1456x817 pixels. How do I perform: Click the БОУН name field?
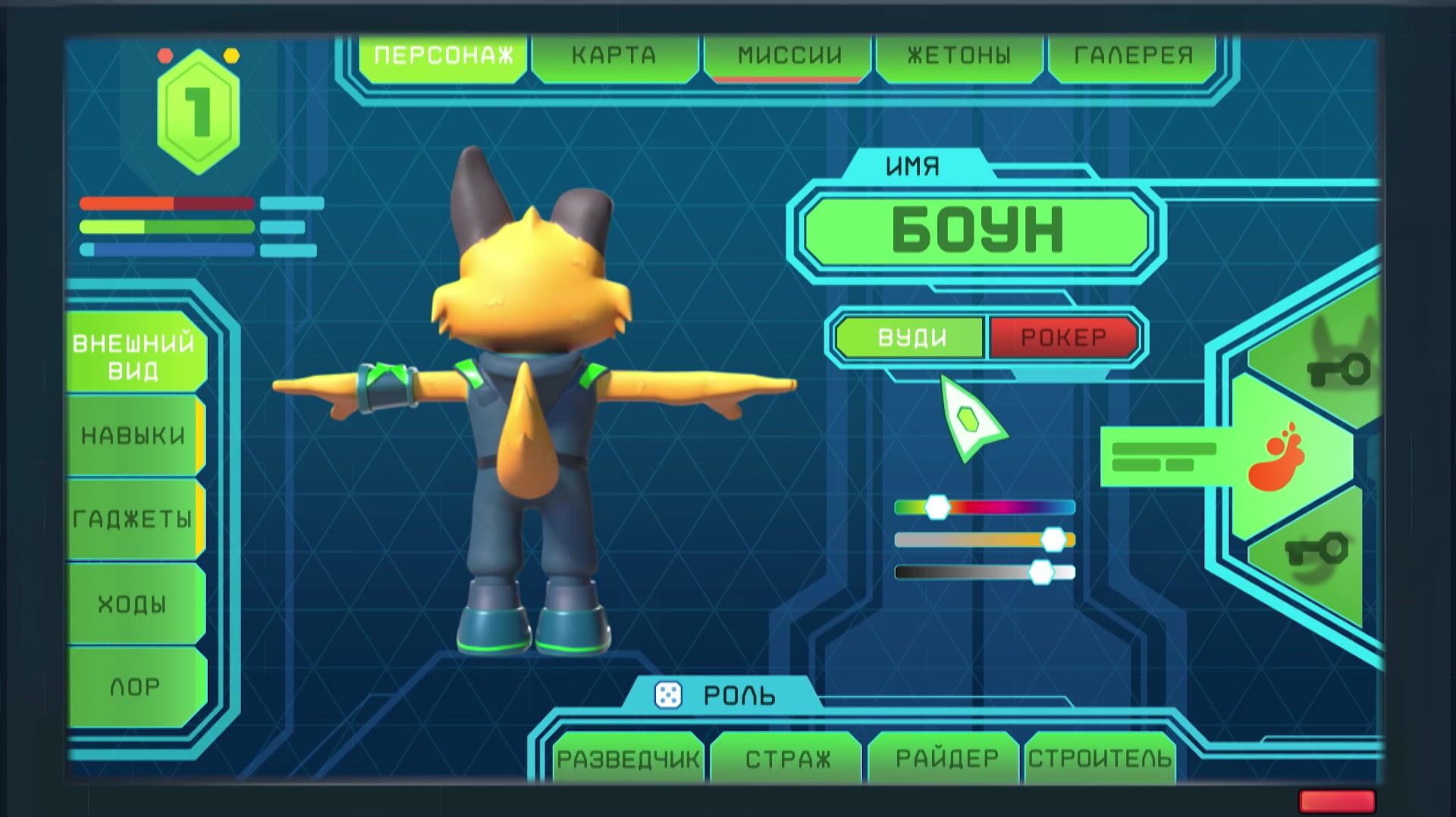tap(977, 231)
